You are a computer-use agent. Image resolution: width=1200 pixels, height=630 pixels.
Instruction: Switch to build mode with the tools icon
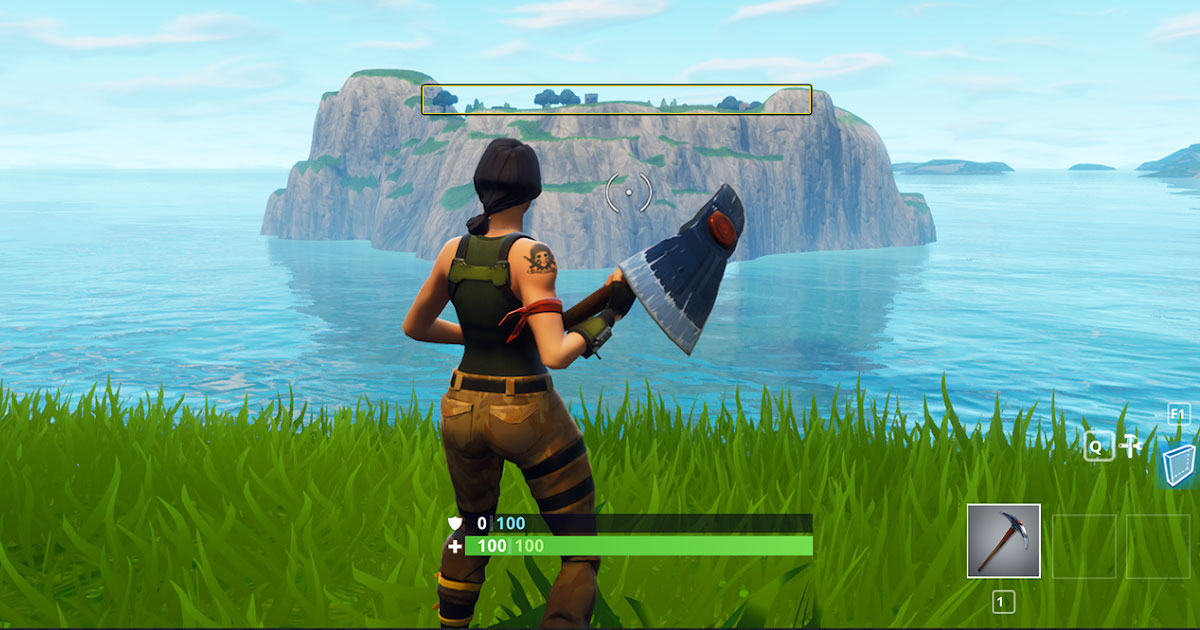pos(1131,446)
